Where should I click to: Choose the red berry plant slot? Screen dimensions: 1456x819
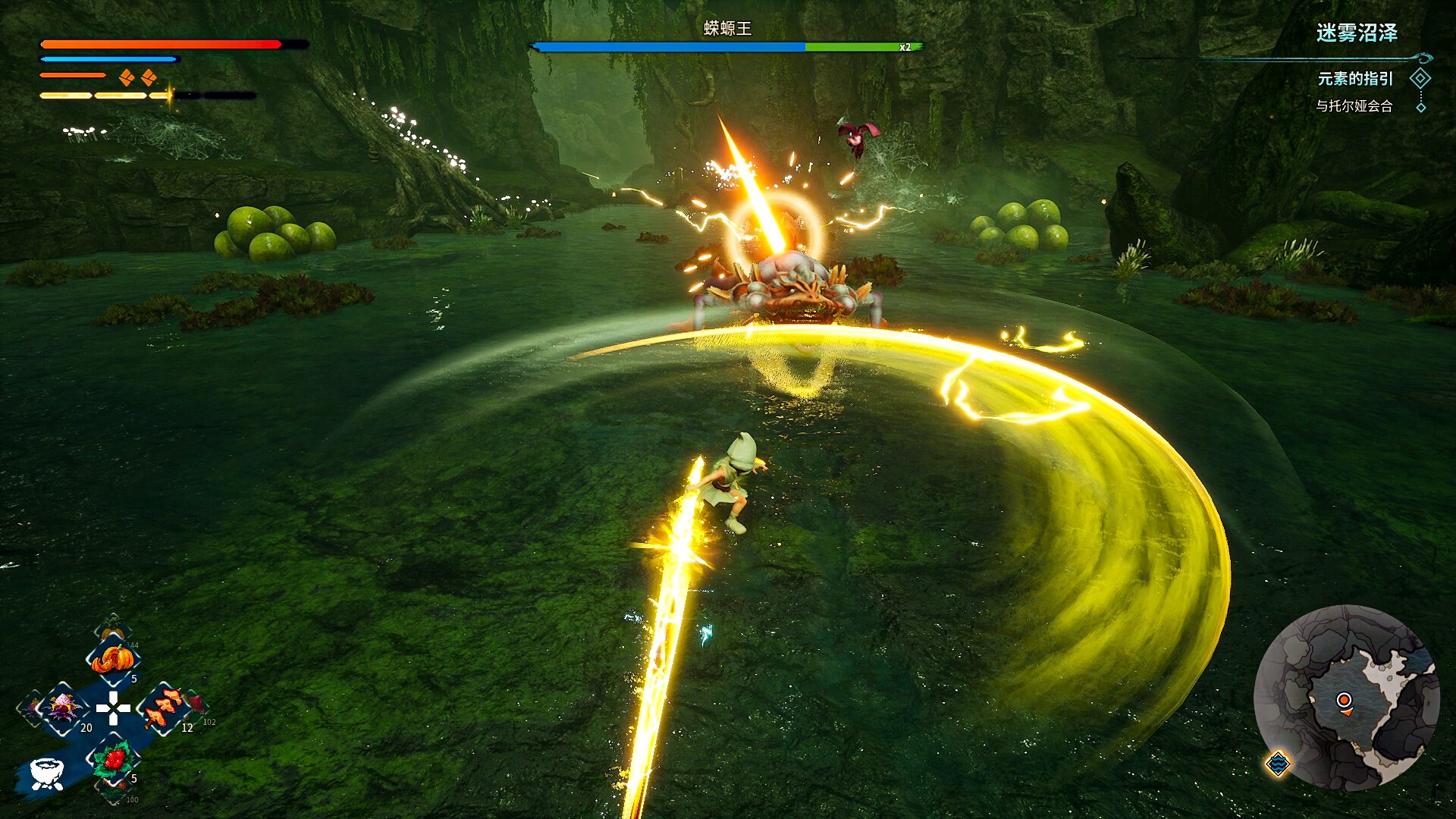114,759
